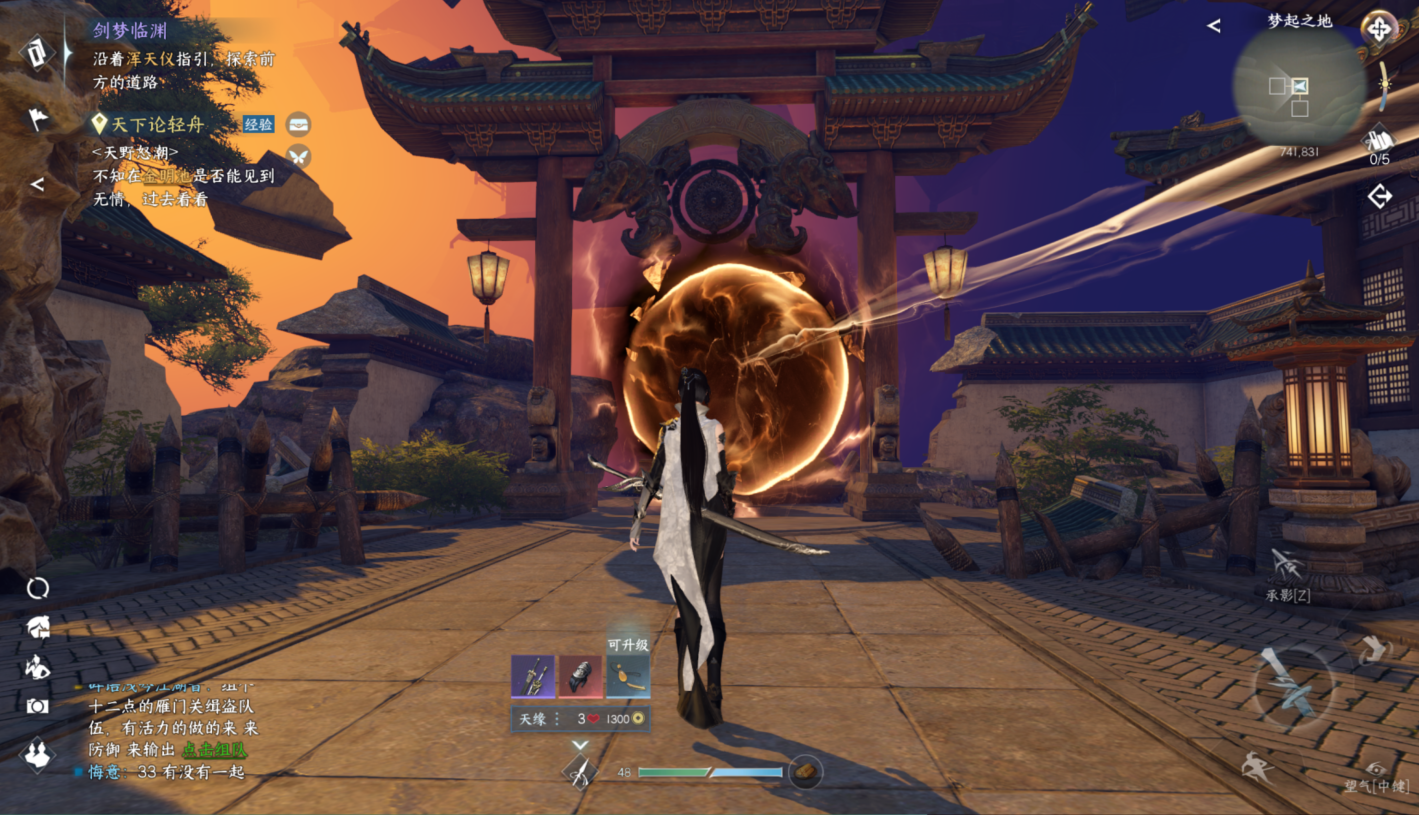Open the card-shaped quest tab icon
This screenshot has width=1419, height=815.
(37, 53)
